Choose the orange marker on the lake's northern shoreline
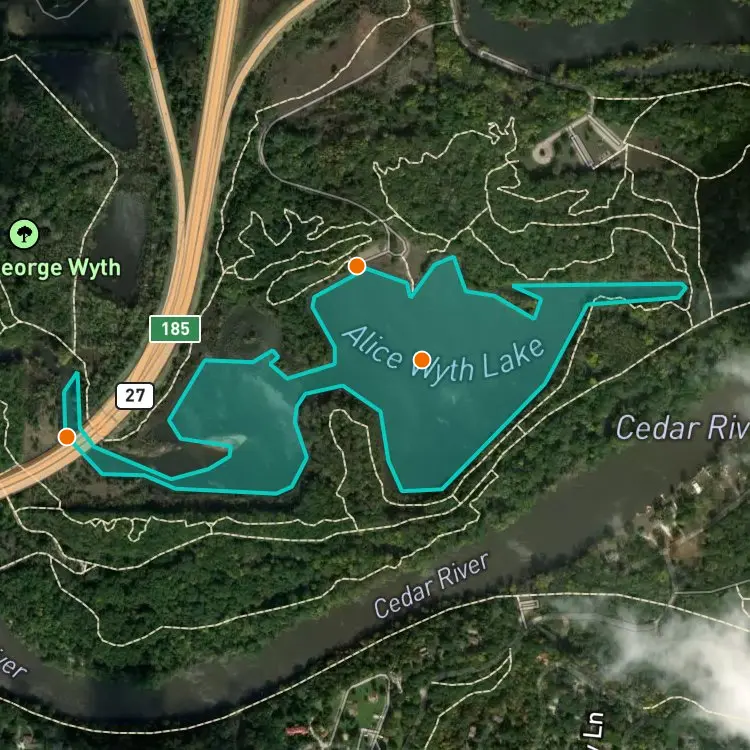This screenshot has width=750, height=750. 356,266
